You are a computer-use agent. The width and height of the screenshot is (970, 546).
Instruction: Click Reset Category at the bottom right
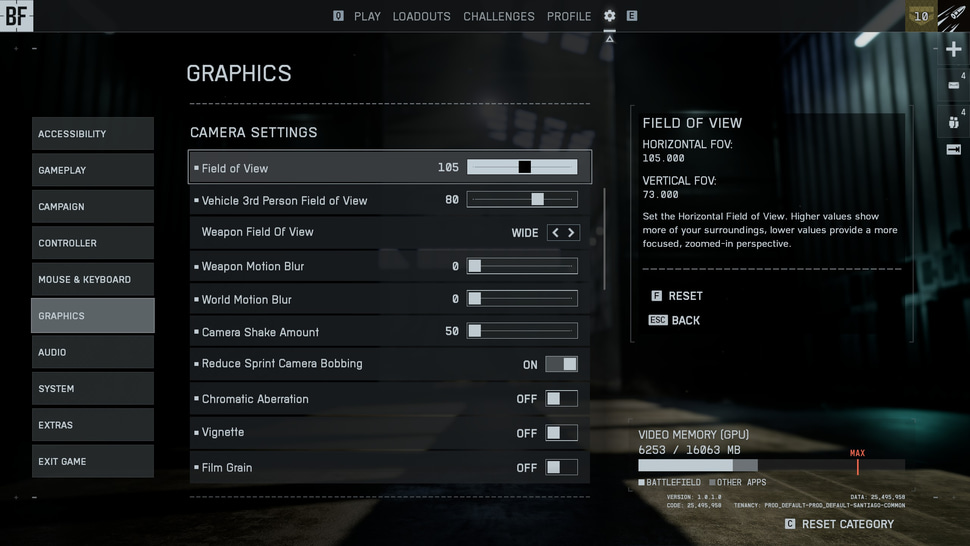(x=847, y=524)
